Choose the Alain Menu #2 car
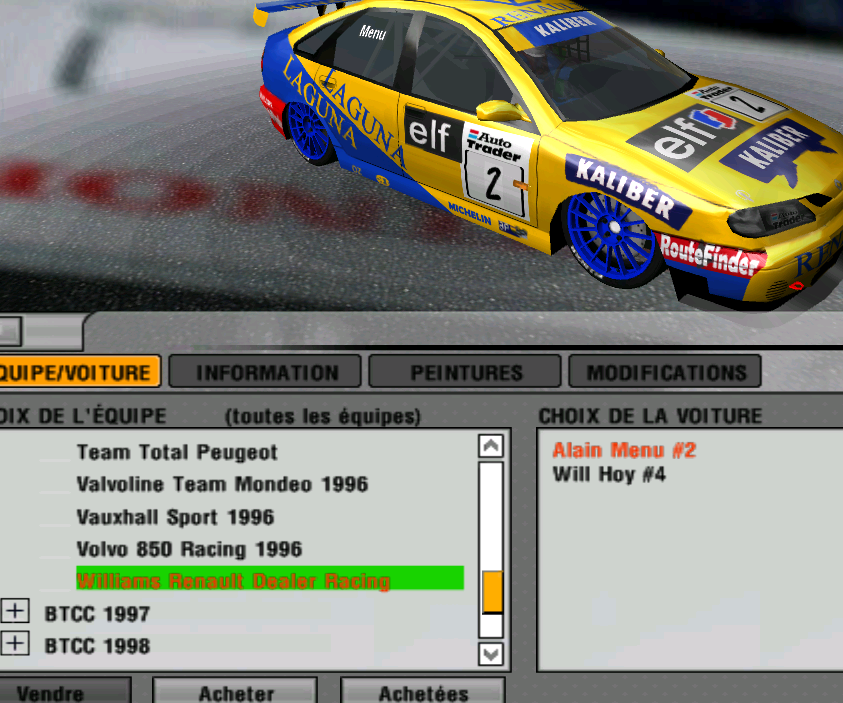The width and height of the screenshot is (843, 703). 624,451
